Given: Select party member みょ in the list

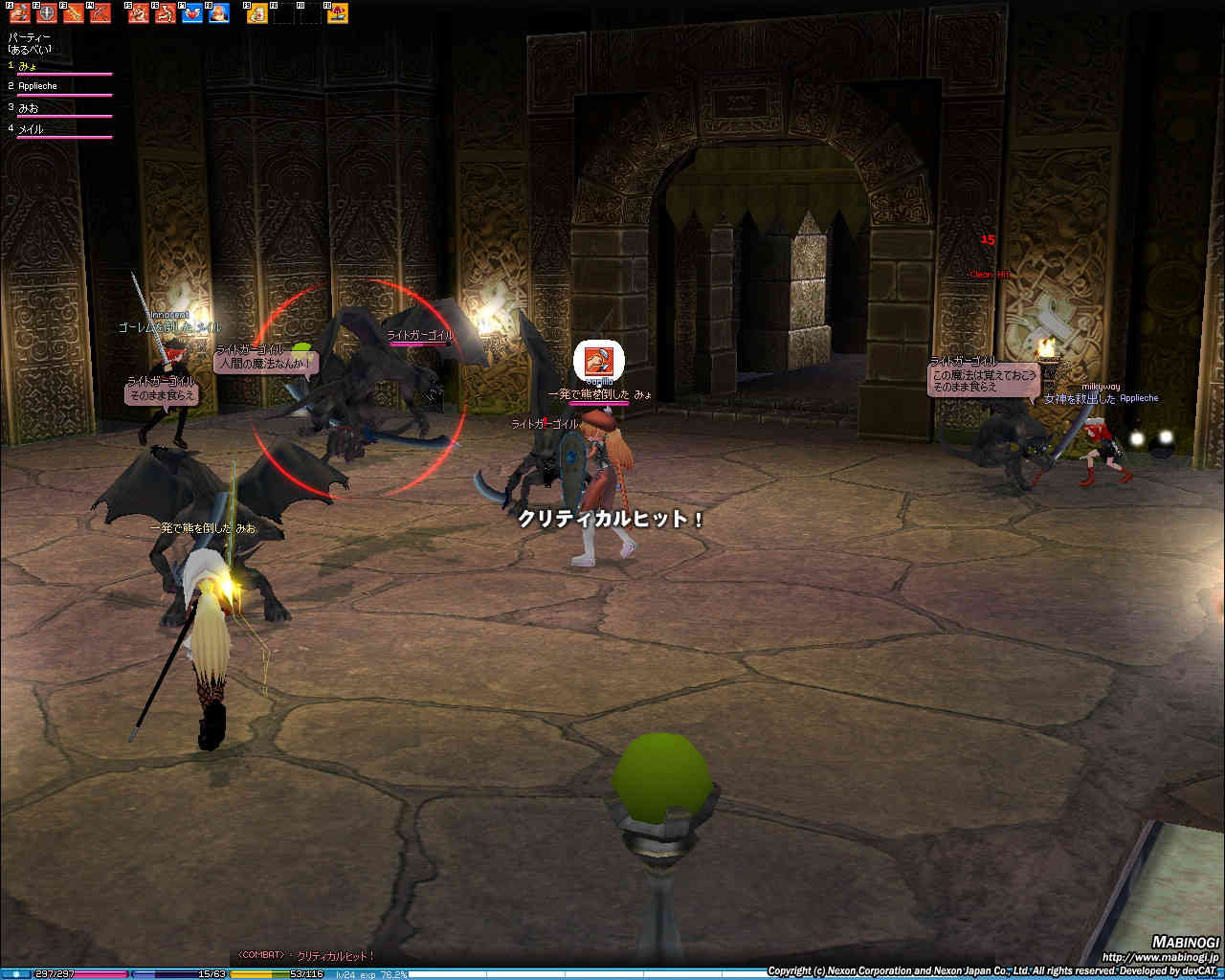Looking at the screenshot, I should pos(28,65).
